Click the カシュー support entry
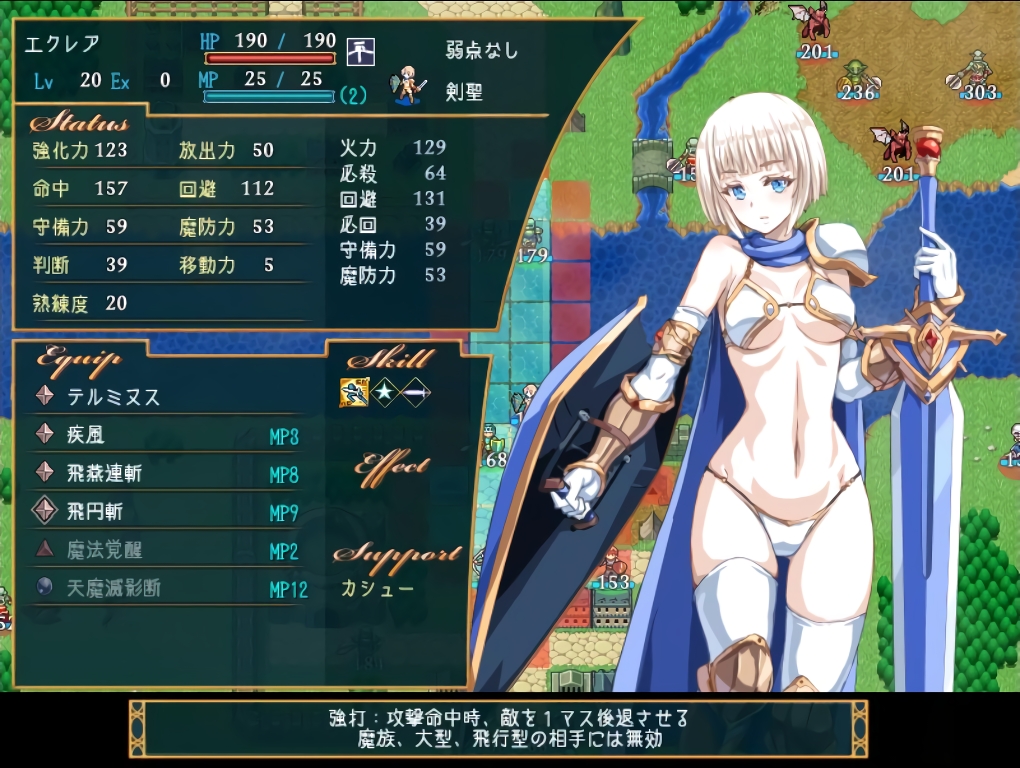Screen dimensions: 1020x768 377,588
